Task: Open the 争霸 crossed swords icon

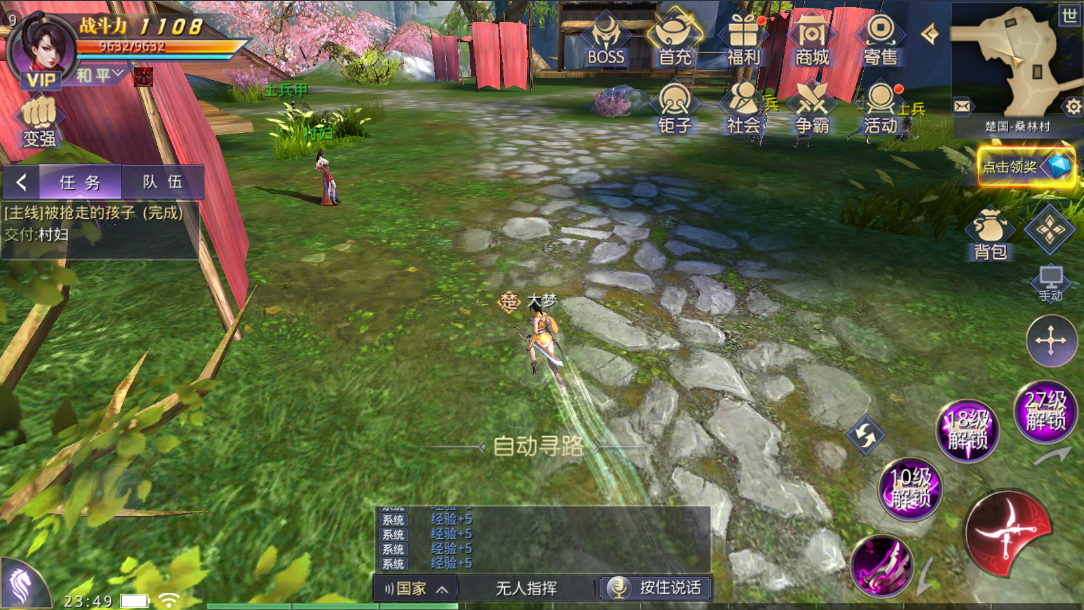Action: point(812,108)
